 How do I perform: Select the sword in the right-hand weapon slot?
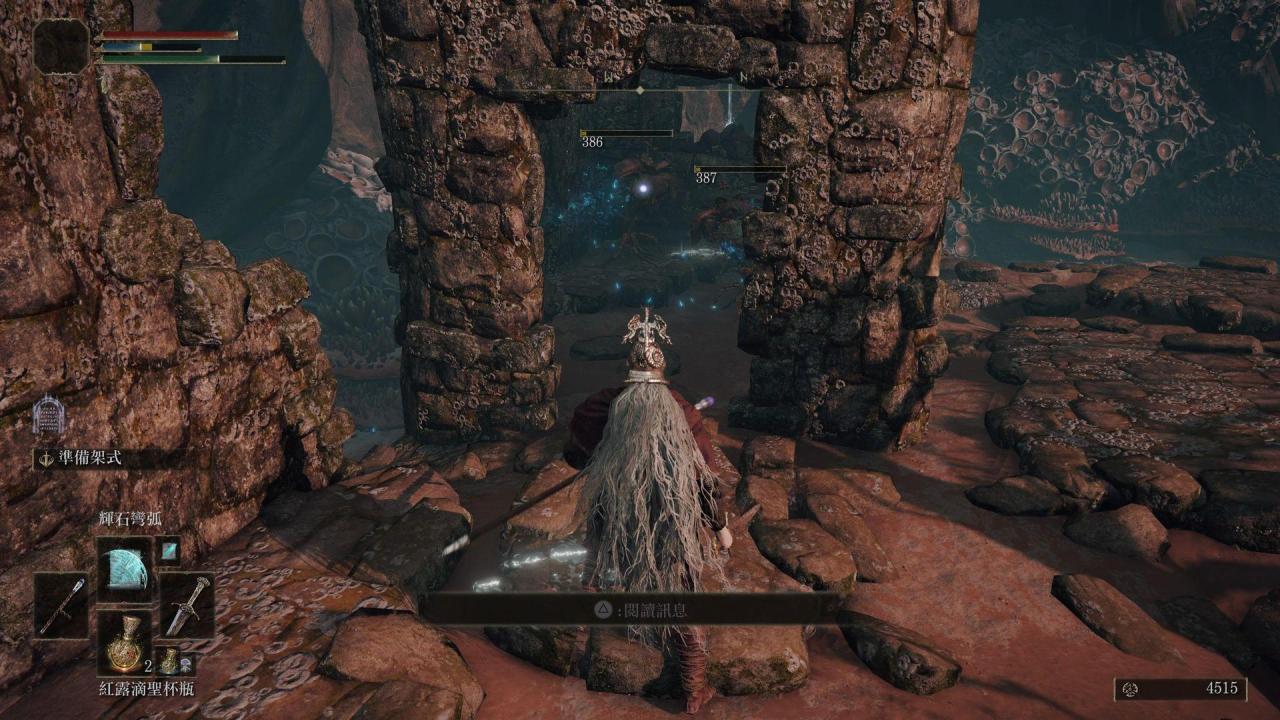187,604
